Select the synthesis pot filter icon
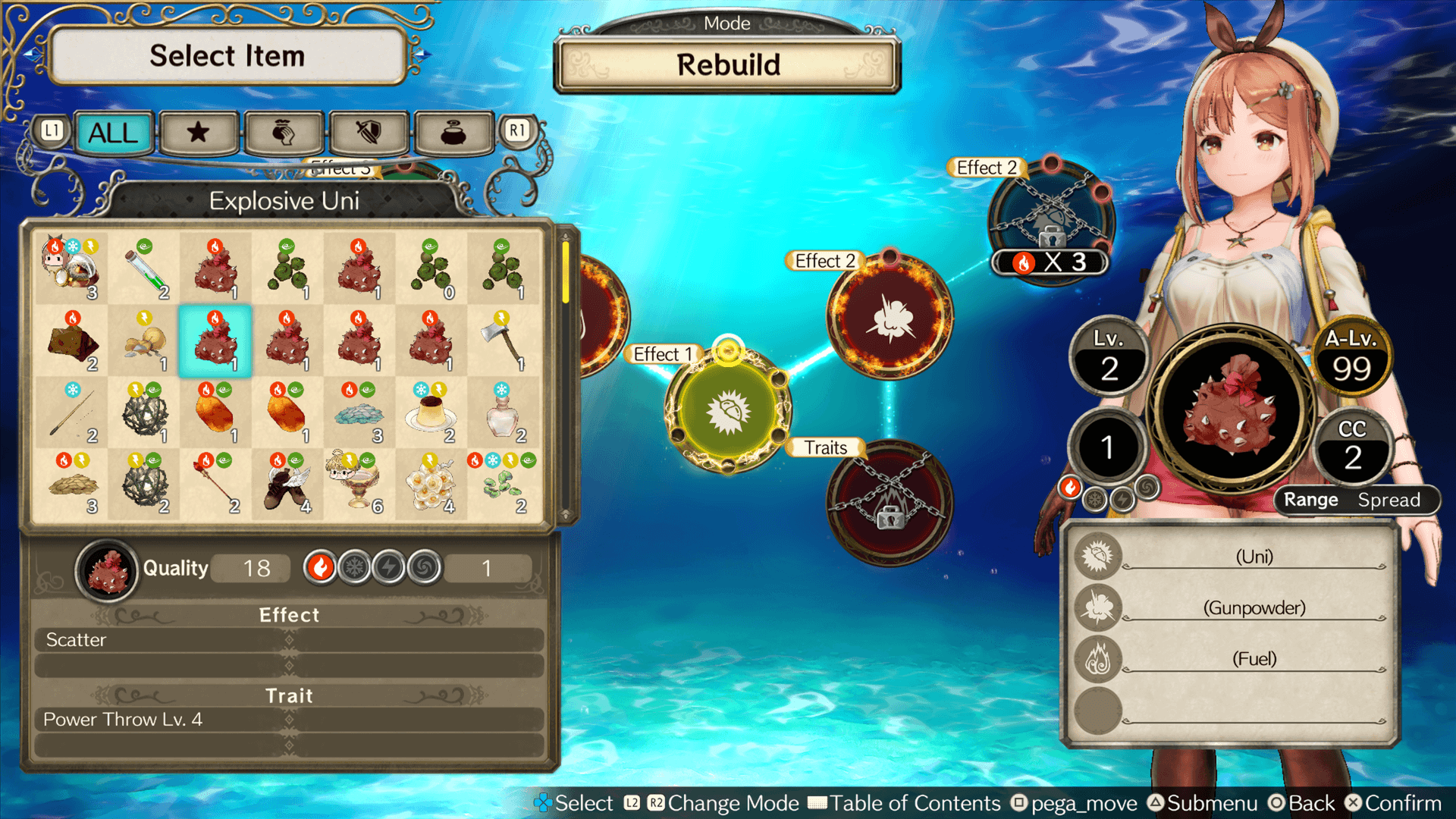The height and width of the screenshot is (819, 1456). point(453,133)
